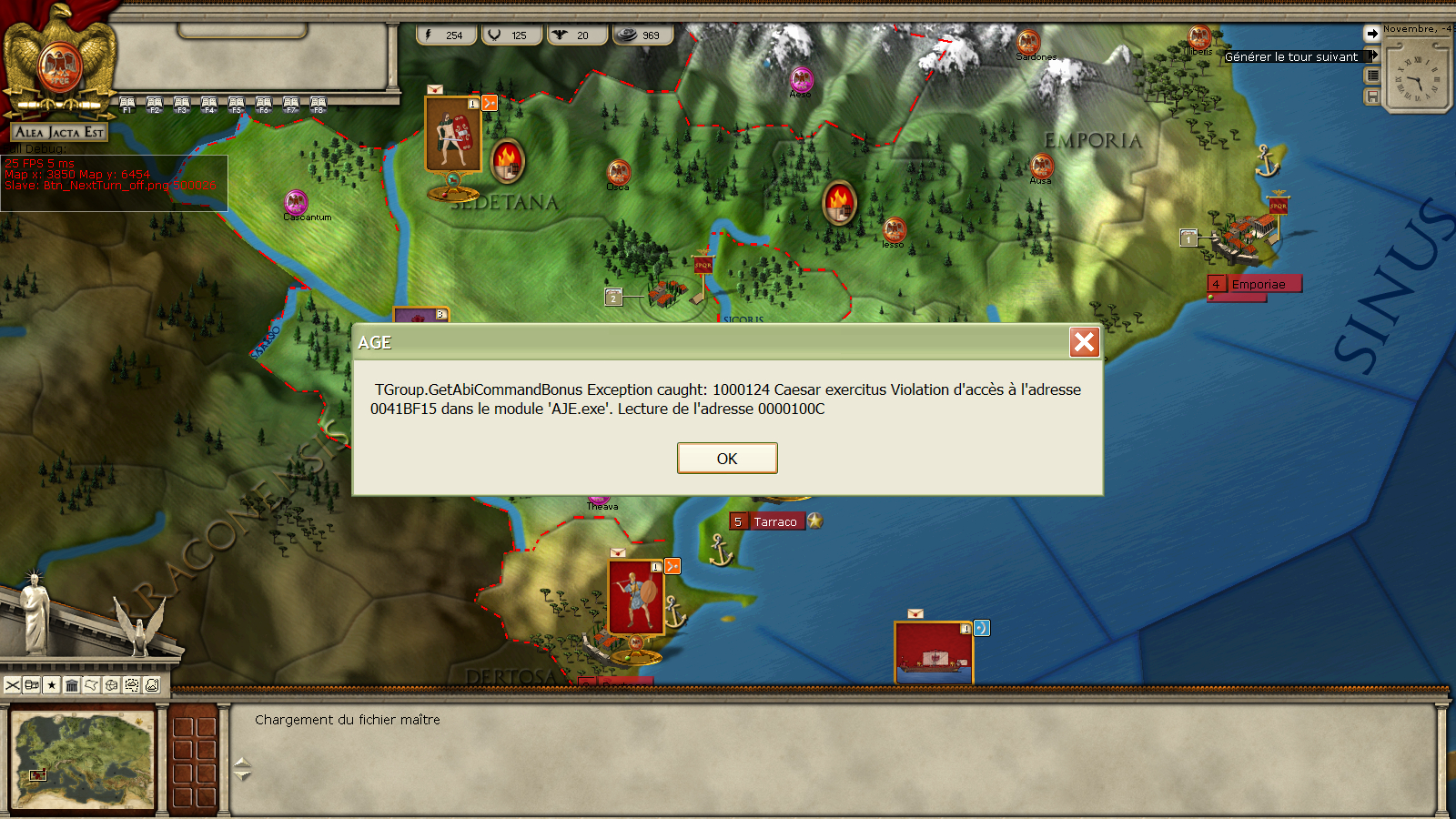Confirm the error dialog with OK
Viewport: 1456px width, 819px height.
pyautogui.click(x=727, y=458)
